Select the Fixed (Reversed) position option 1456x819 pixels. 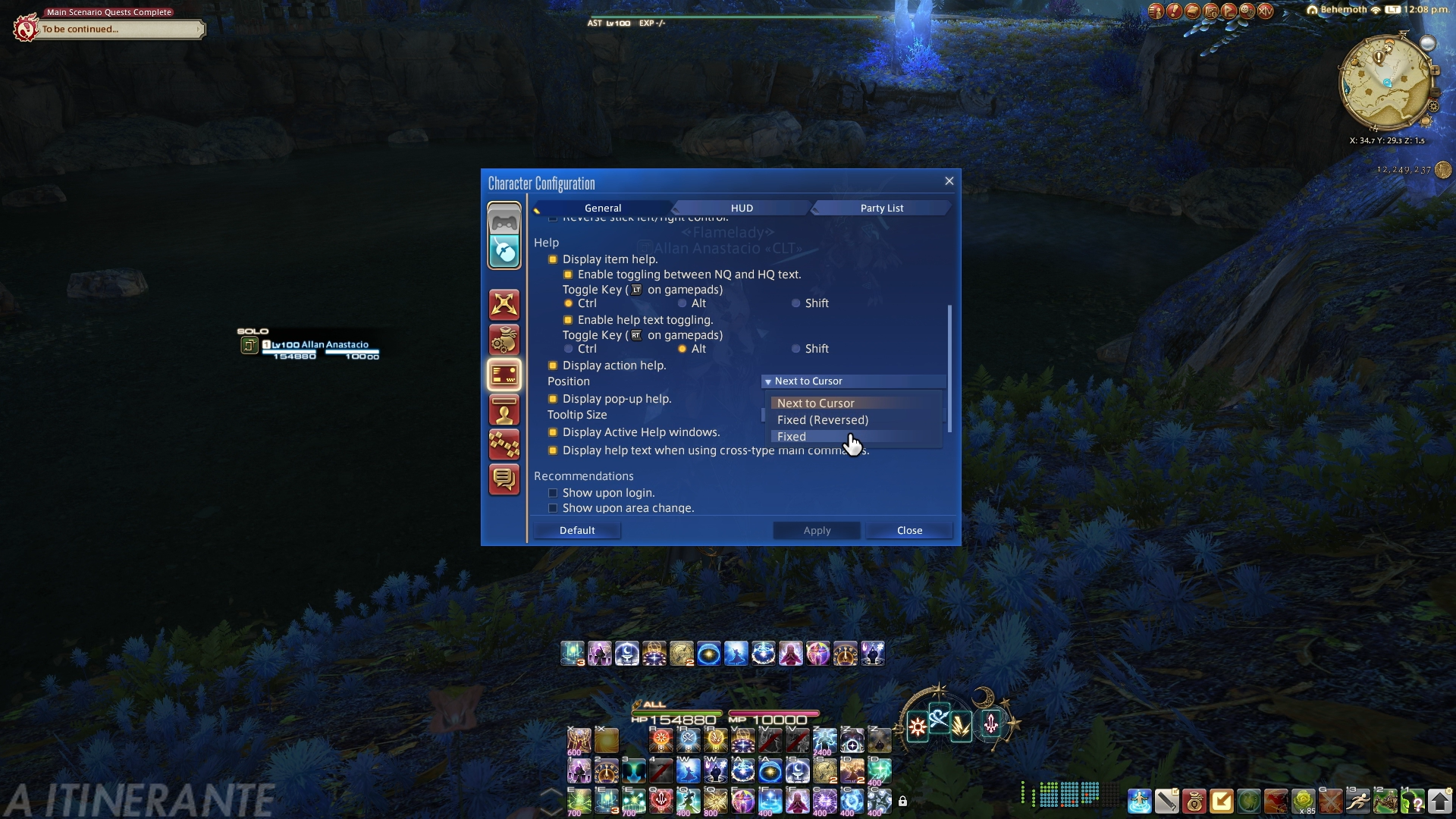coord(822,420)
